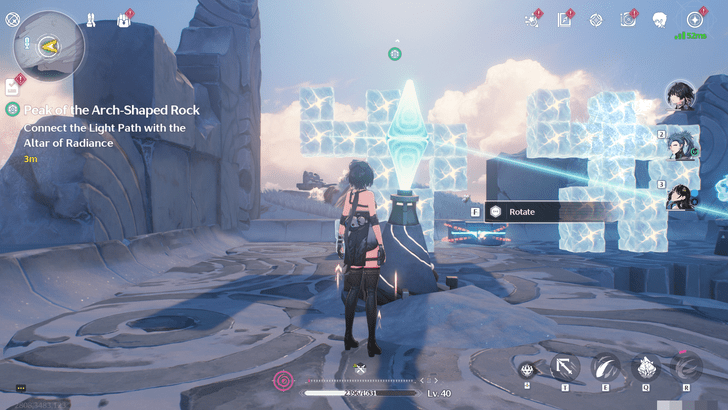The width and height of the screenshot is (728, 410).
Task: Open the checklist icon below the minimap
Action: [13, 87]
